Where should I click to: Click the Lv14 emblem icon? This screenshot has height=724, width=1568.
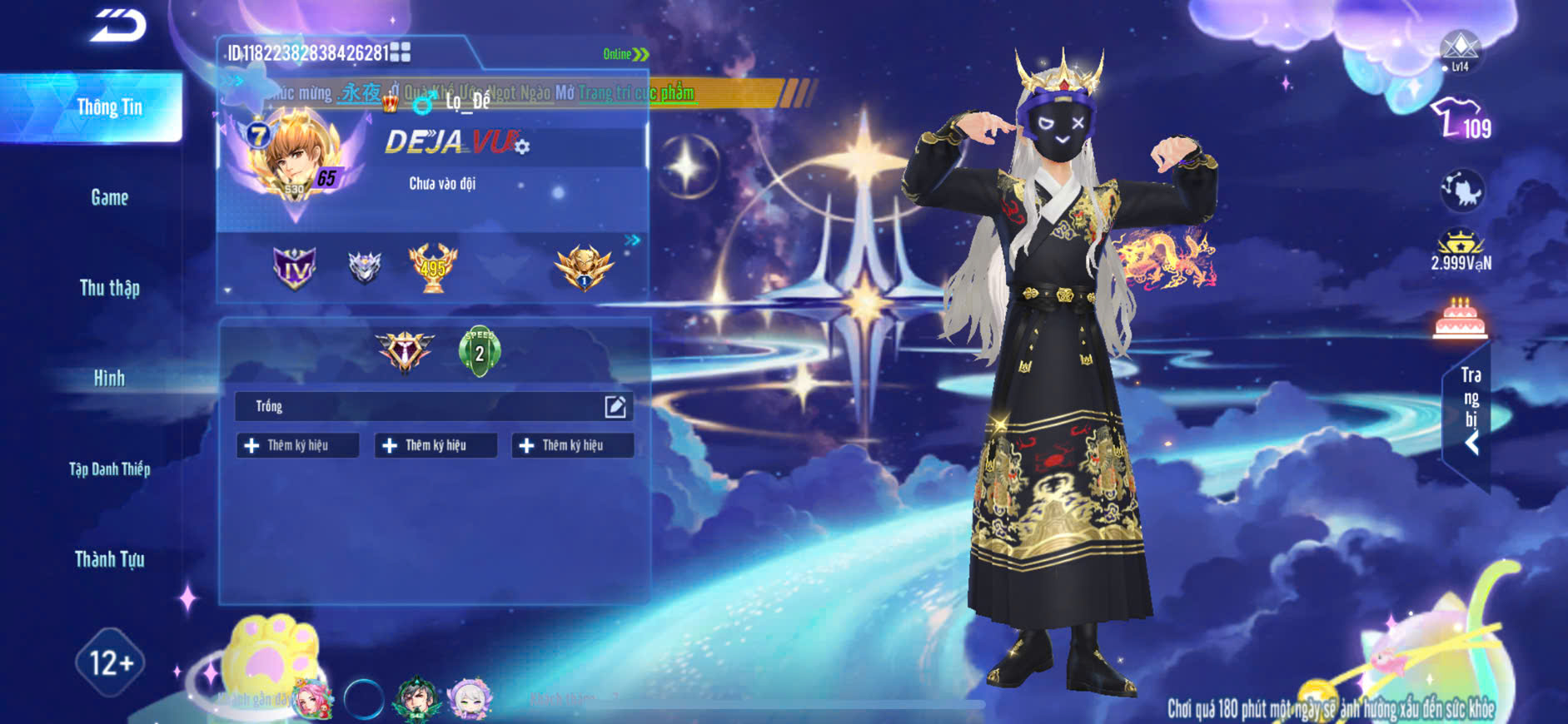click(1460, 50)
